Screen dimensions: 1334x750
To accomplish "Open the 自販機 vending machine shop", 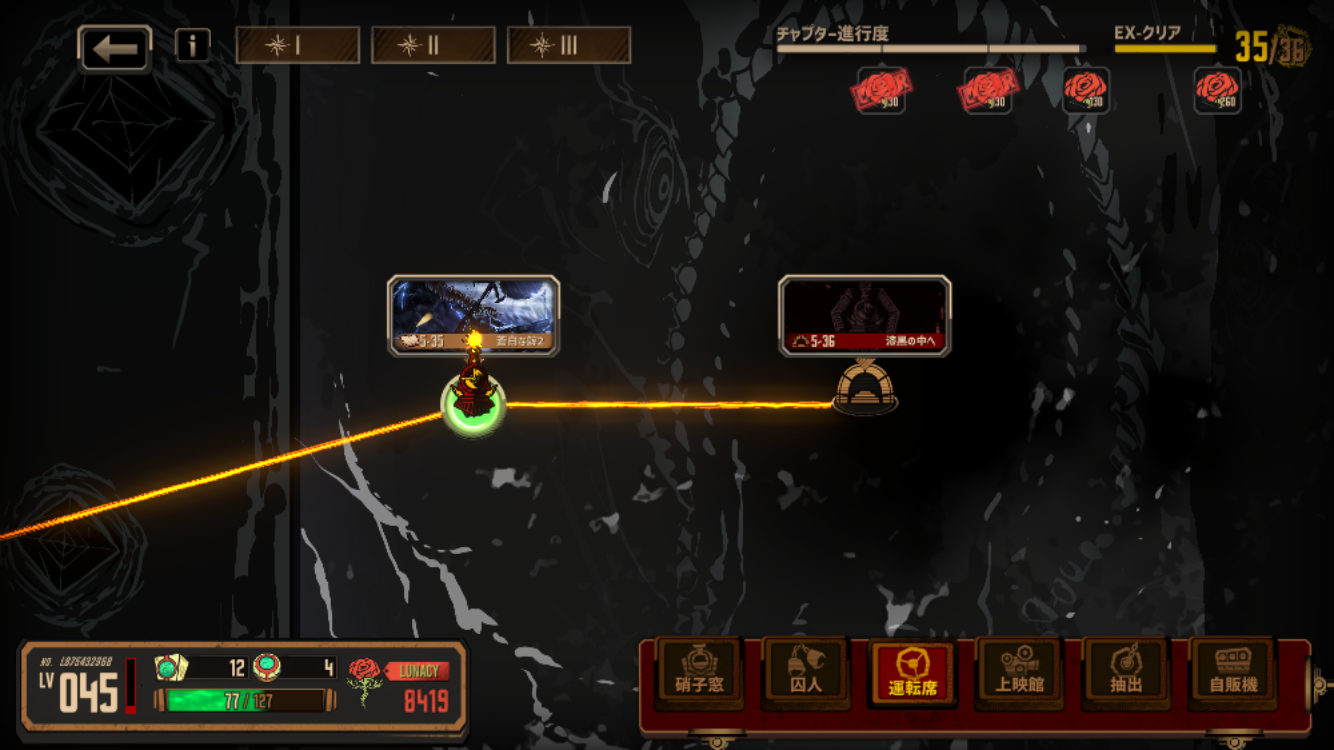I will 1233,672.
